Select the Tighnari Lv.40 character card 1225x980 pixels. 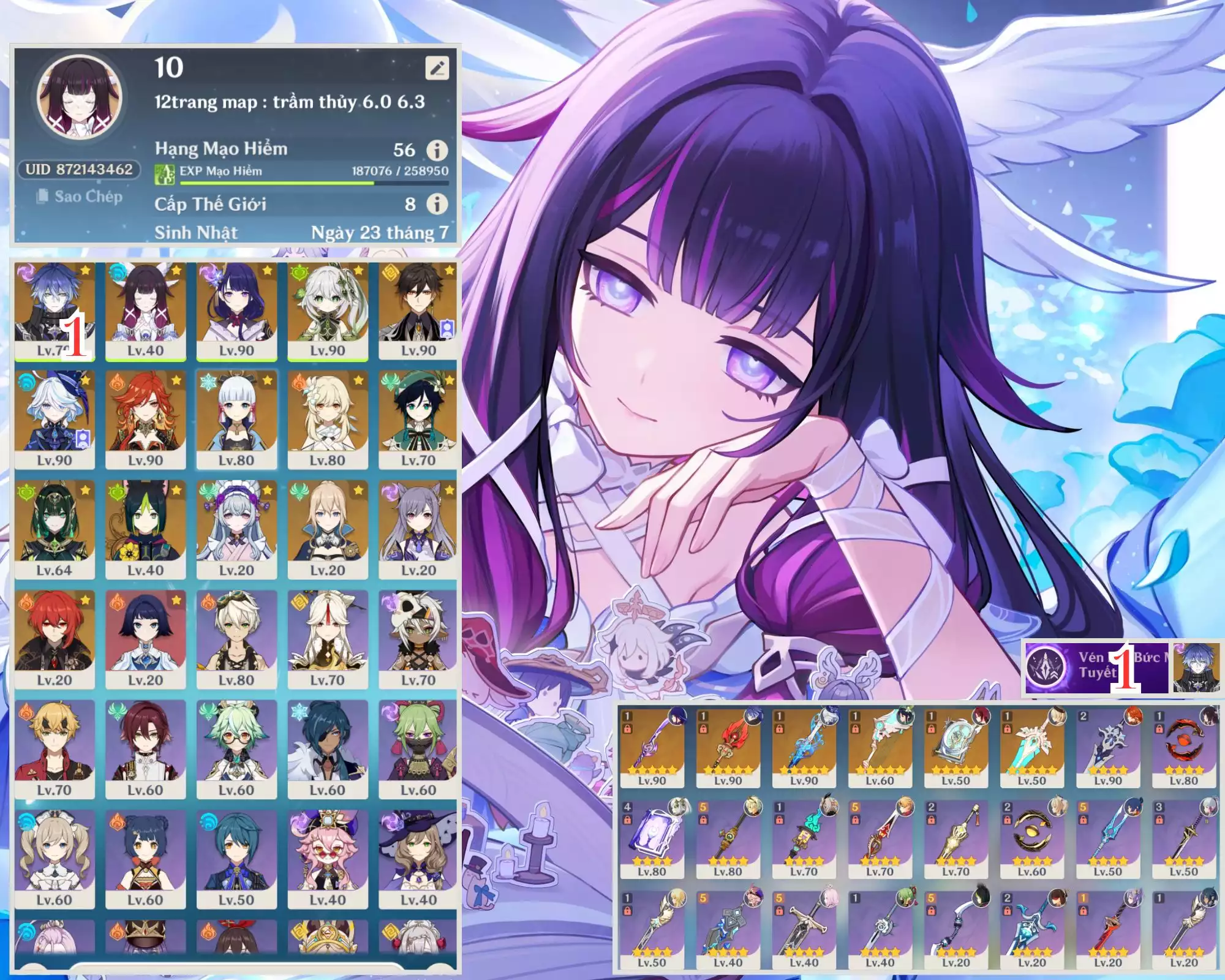pos(146,530)
